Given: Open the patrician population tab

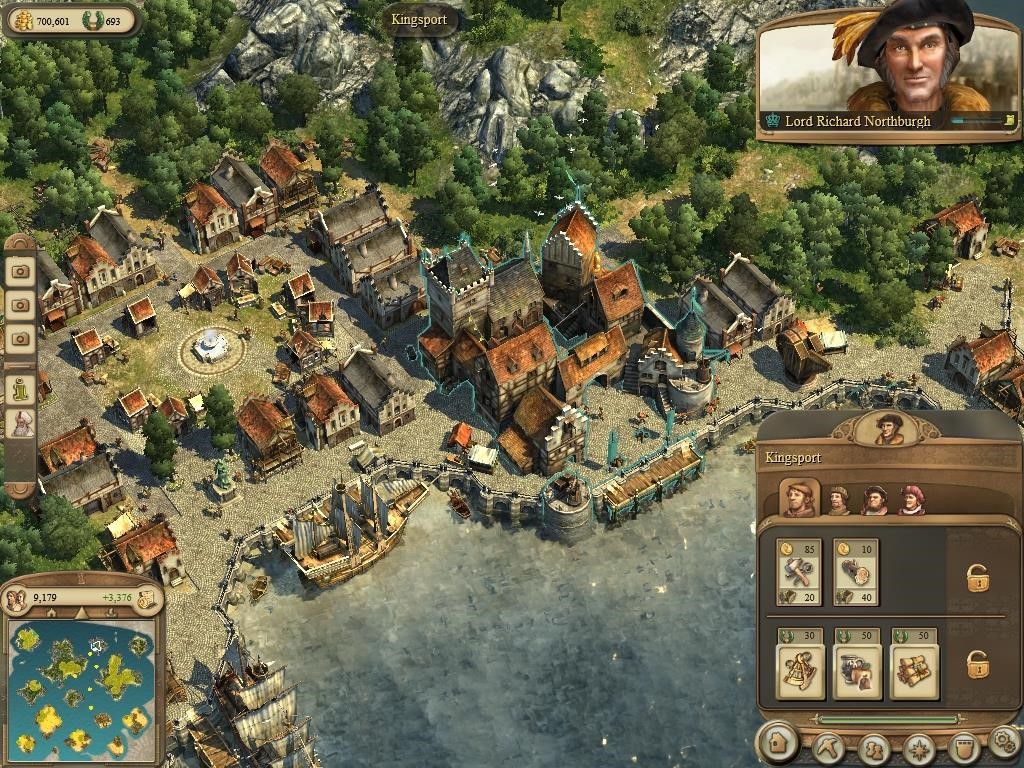Looking at the screenshot, I should pos(875,499).
